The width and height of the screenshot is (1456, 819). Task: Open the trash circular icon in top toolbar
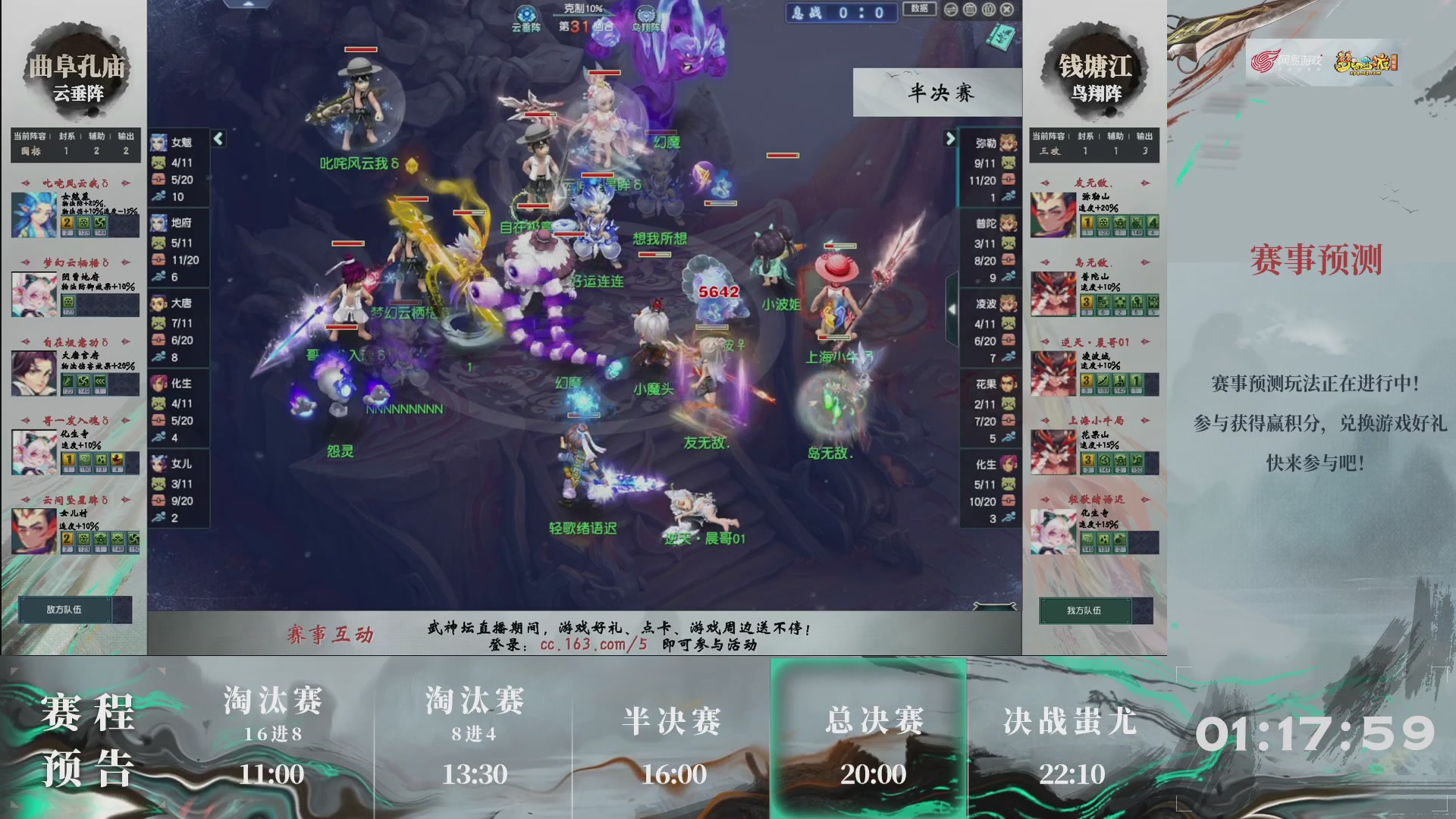[969, 9]
